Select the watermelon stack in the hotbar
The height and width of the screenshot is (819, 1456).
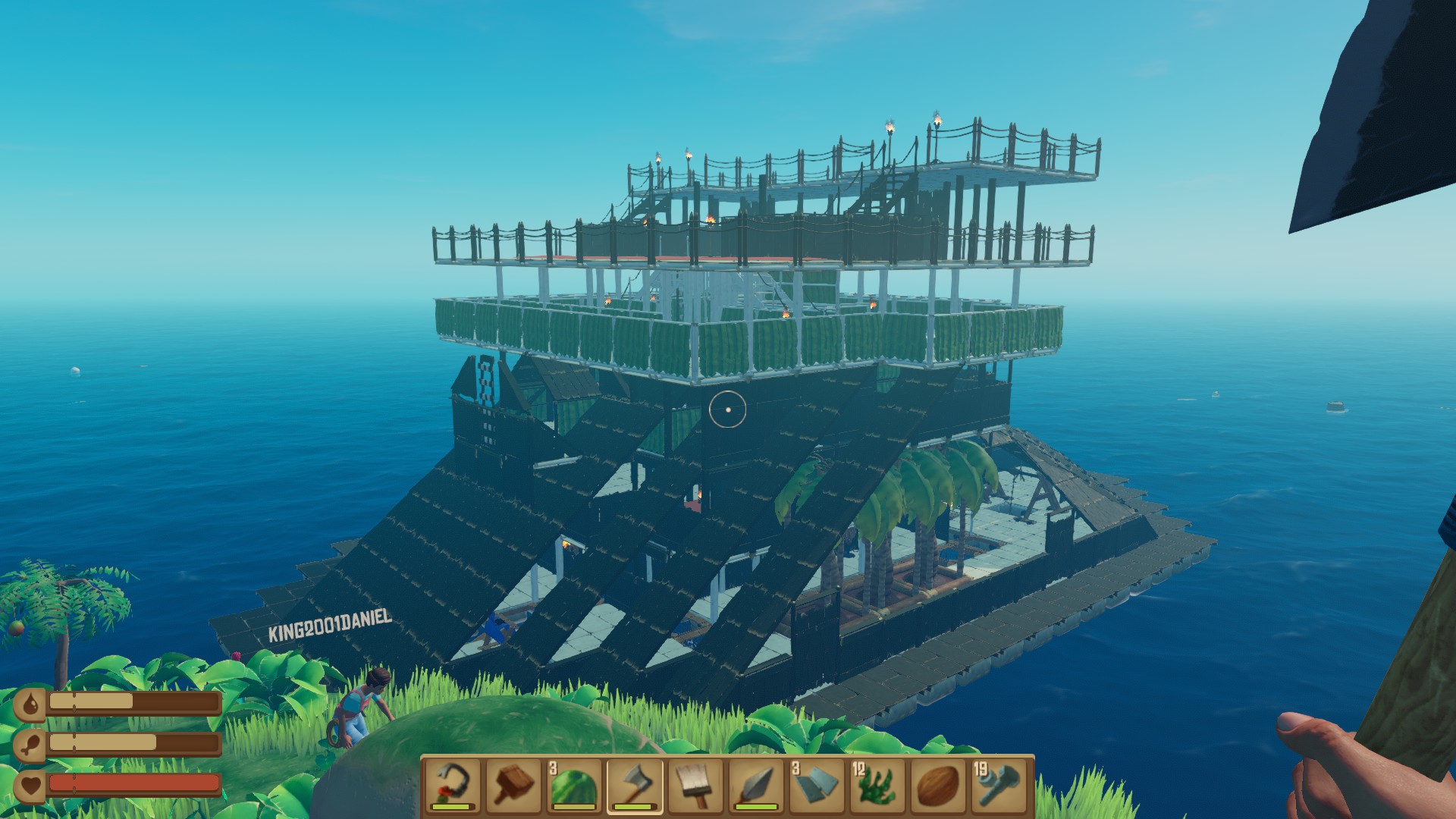574,785
